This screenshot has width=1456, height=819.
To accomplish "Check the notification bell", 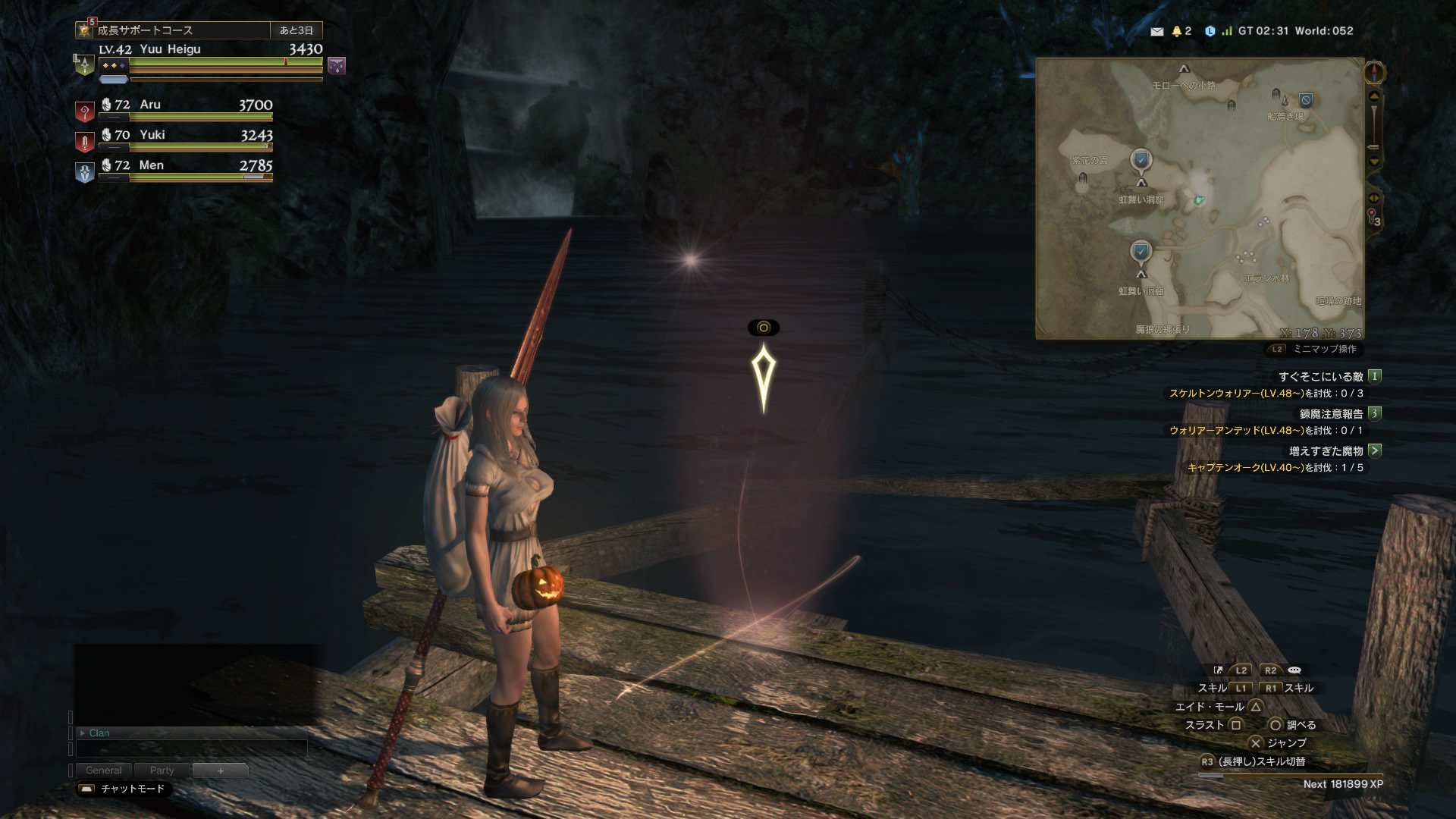I will tap(1177, 31).
